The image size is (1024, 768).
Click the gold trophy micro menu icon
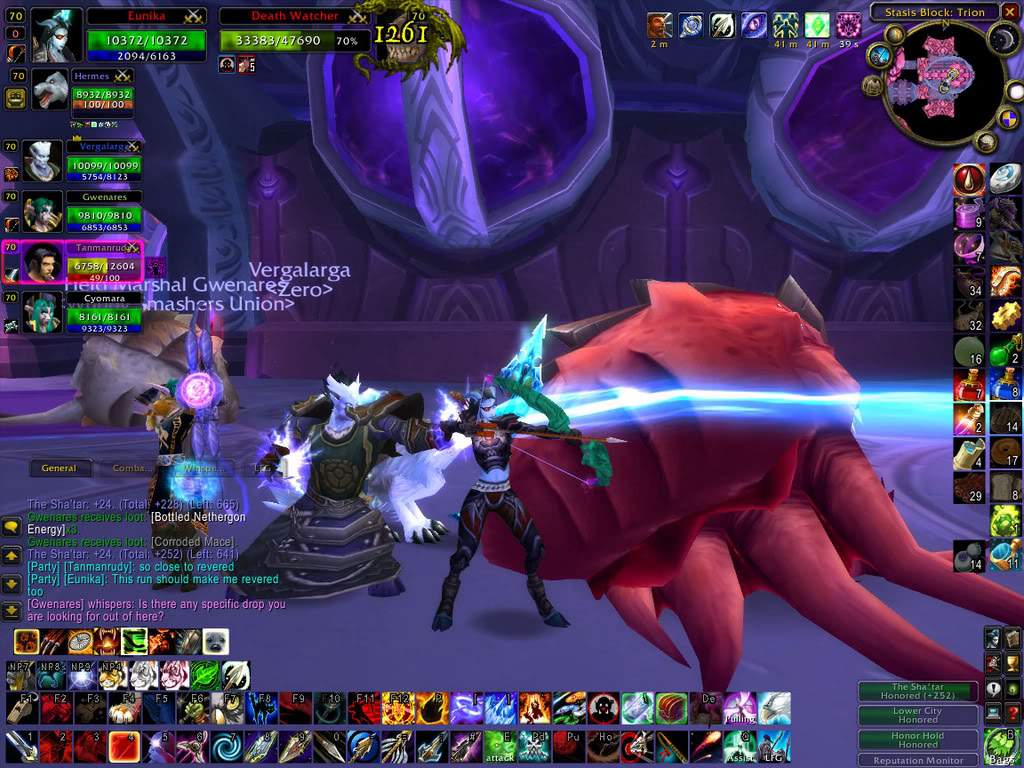pyautogui.click(x=1011, y=660)
